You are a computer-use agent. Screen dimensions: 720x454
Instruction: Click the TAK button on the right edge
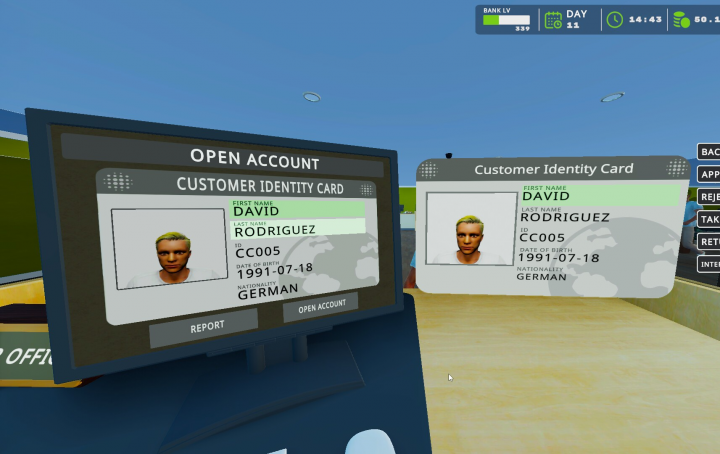[709, 219]
